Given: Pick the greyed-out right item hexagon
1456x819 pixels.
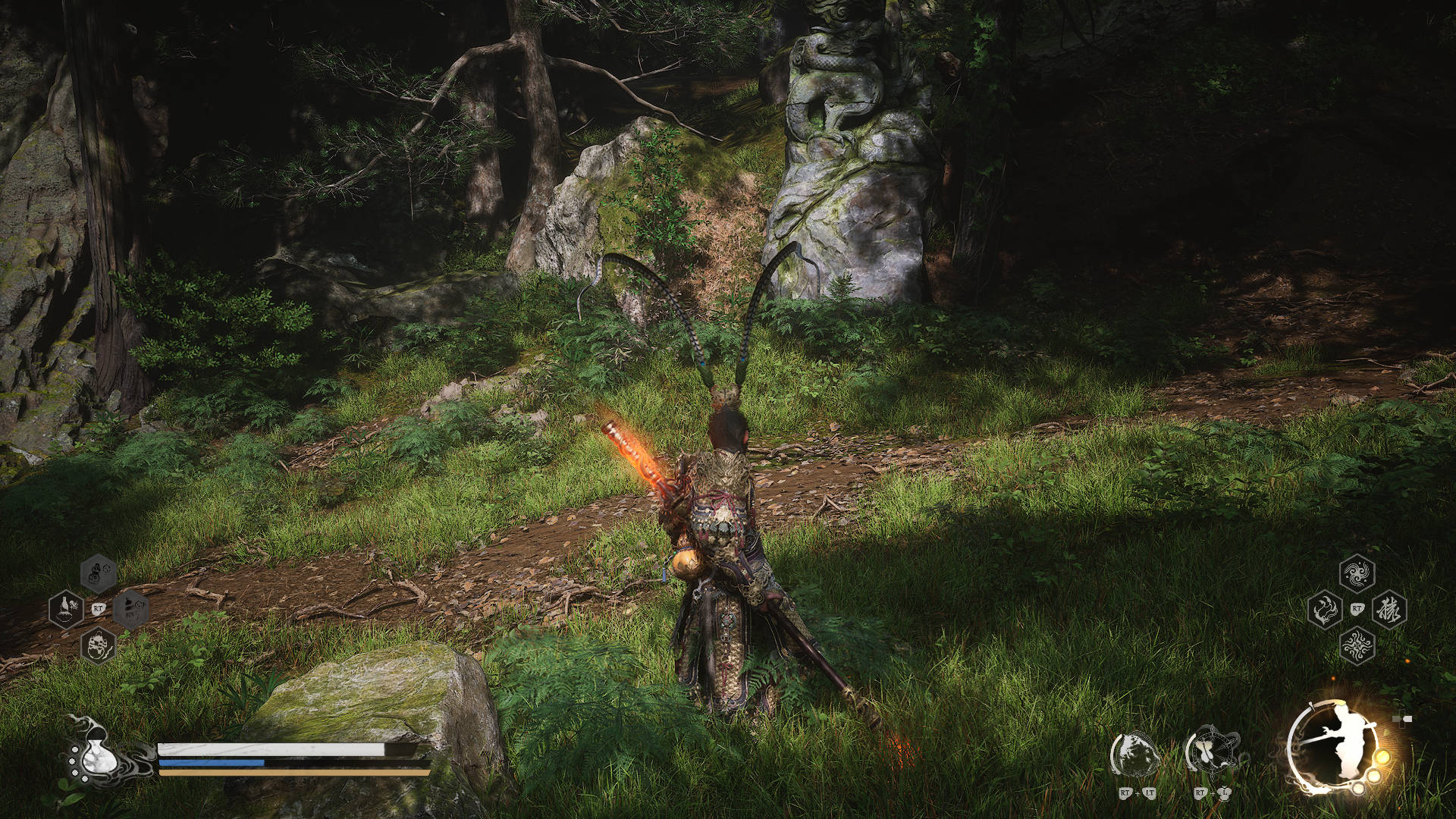Looking at the screenshot, I should pos(131,609).
